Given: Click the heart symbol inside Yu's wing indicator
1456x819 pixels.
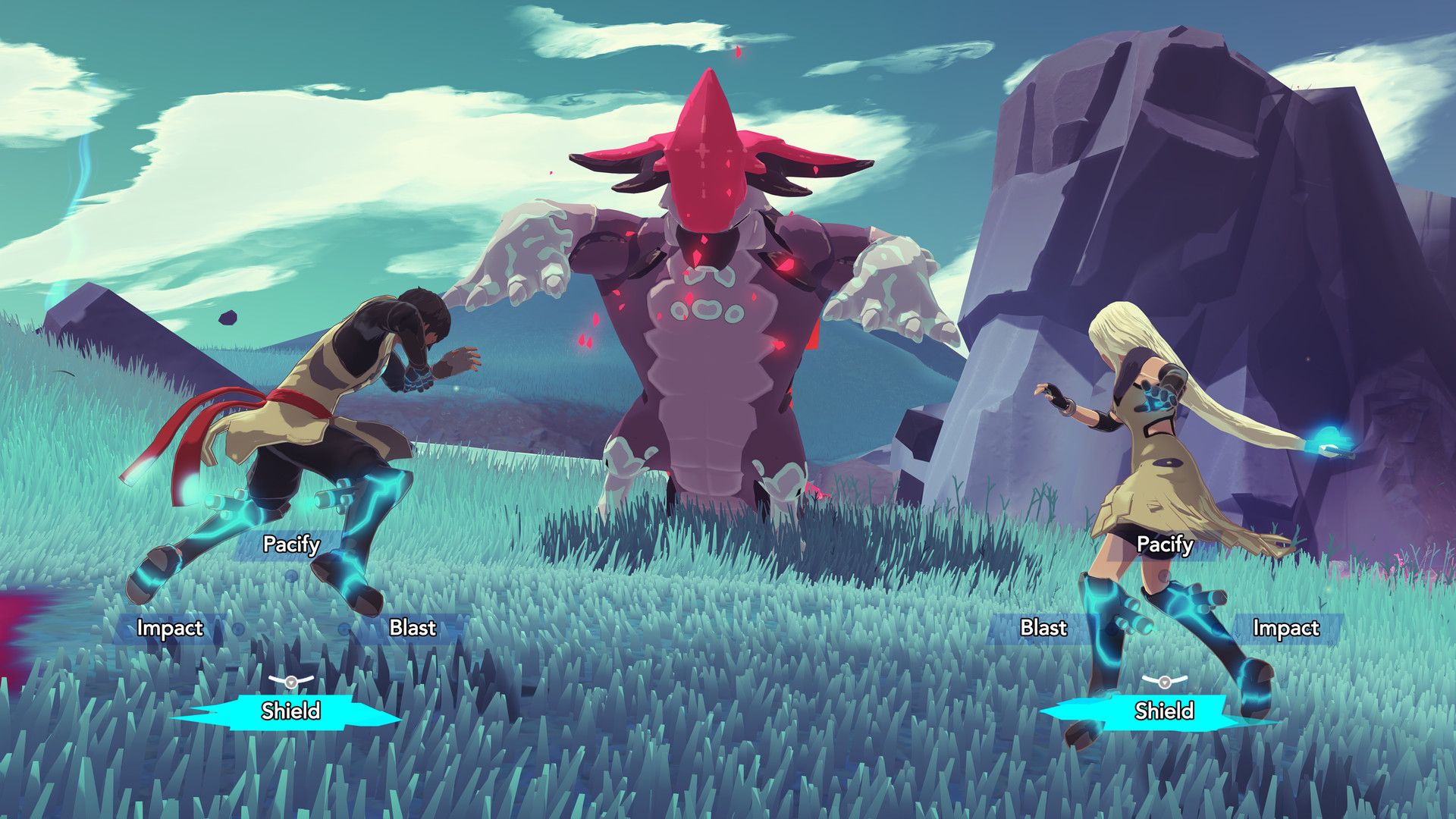Looking at the screenshot, I should pos(1164,682).
